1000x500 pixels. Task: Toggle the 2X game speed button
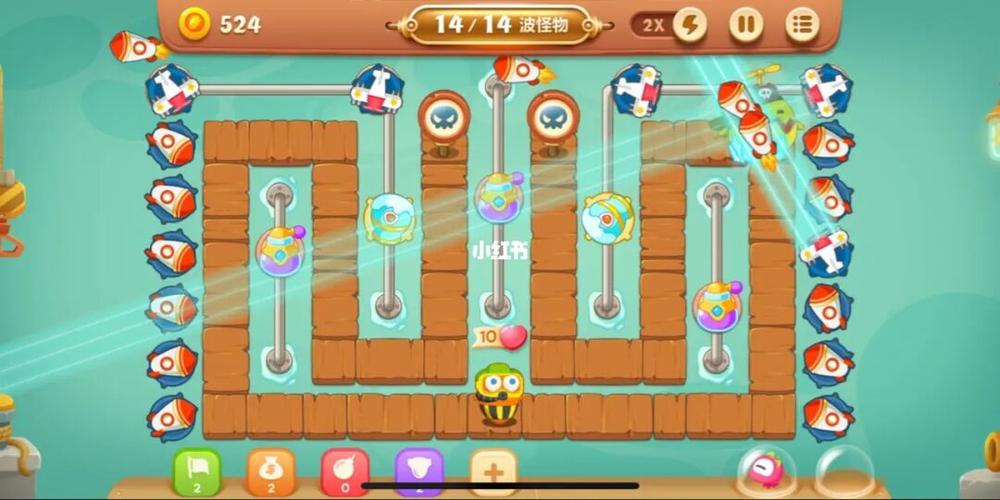pos(670,25)
